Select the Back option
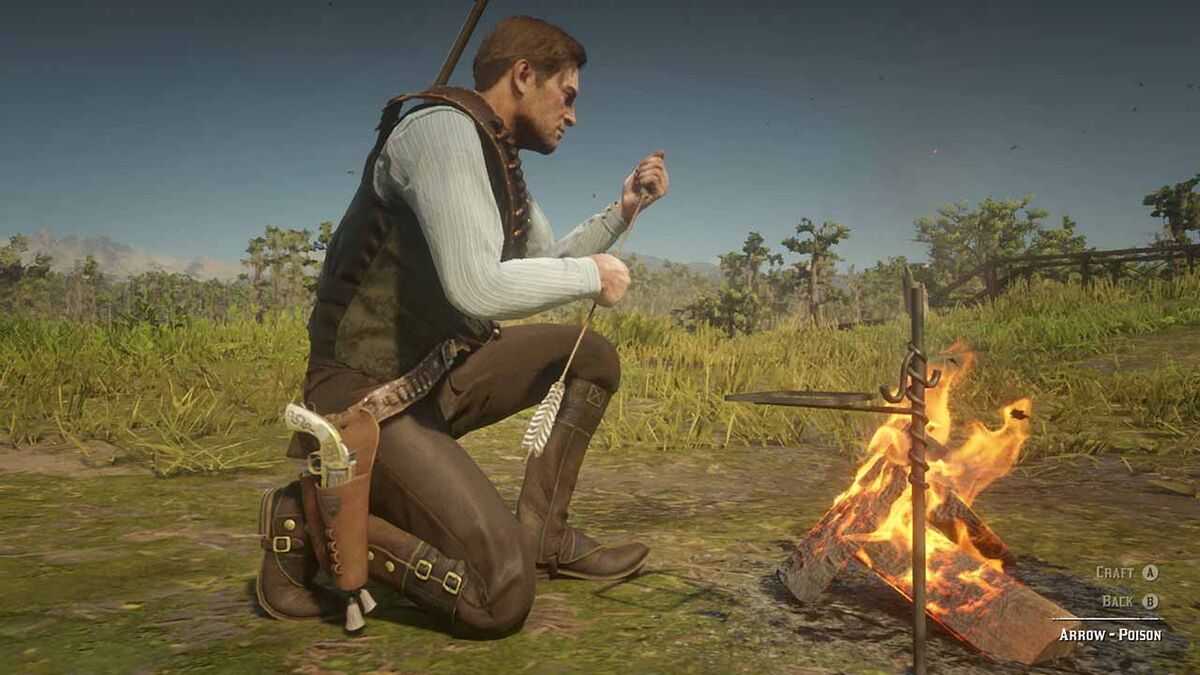The width and height of the screenshot is (1200, 675). click(x=1129, y=601)
